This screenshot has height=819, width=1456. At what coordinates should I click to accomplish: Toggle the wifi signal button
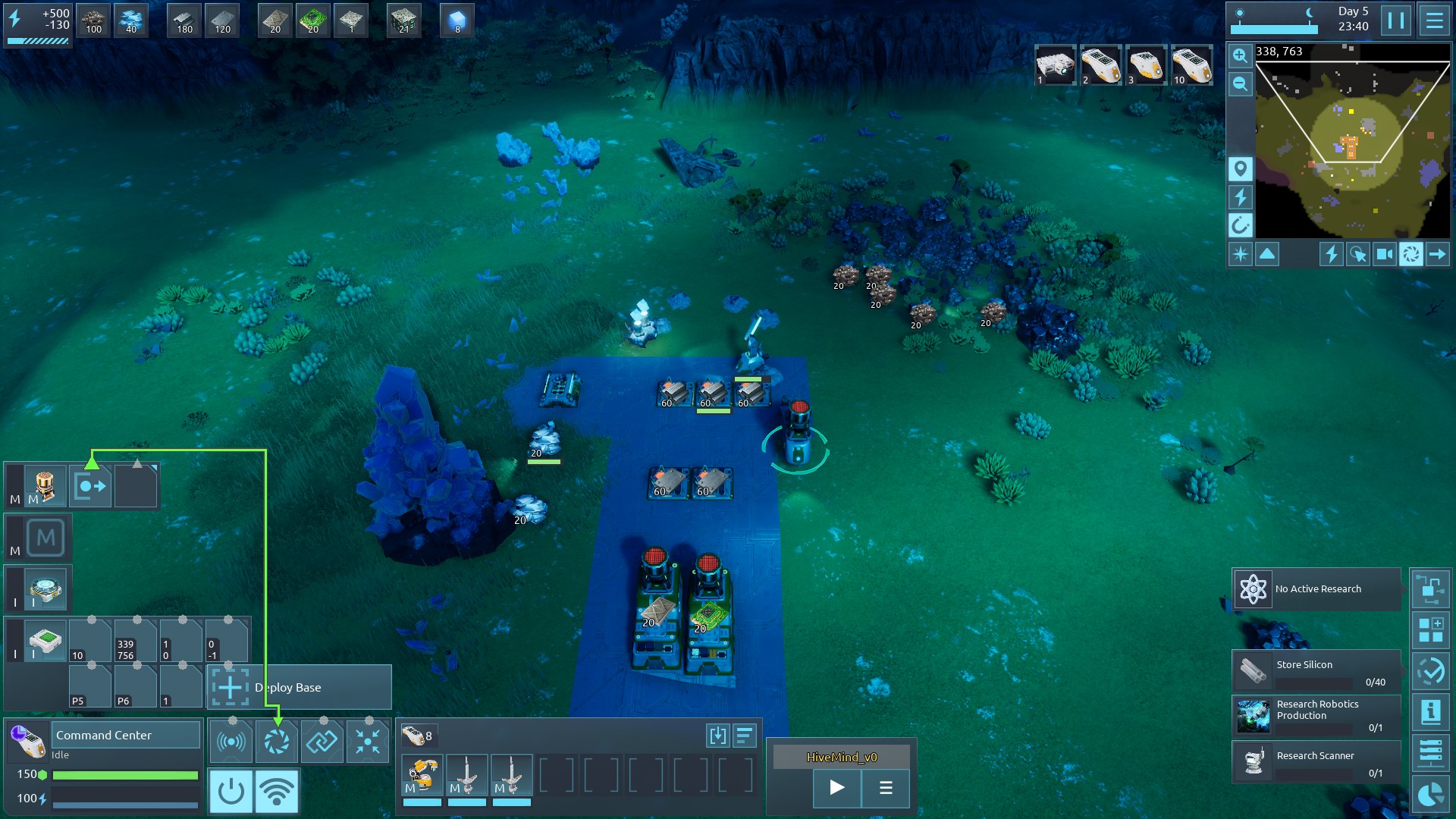click(276, 791)
